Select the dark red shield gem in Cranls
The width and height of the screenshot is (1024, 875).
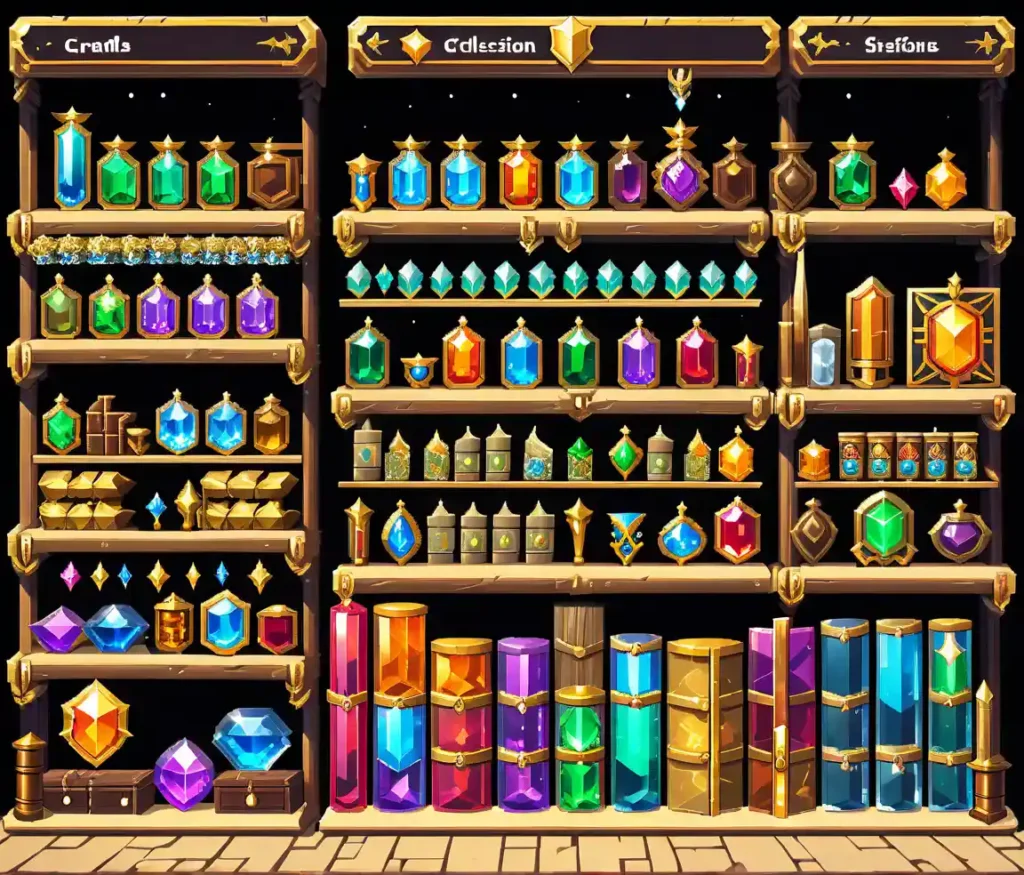pyautogui.click(x=277, y=629)
